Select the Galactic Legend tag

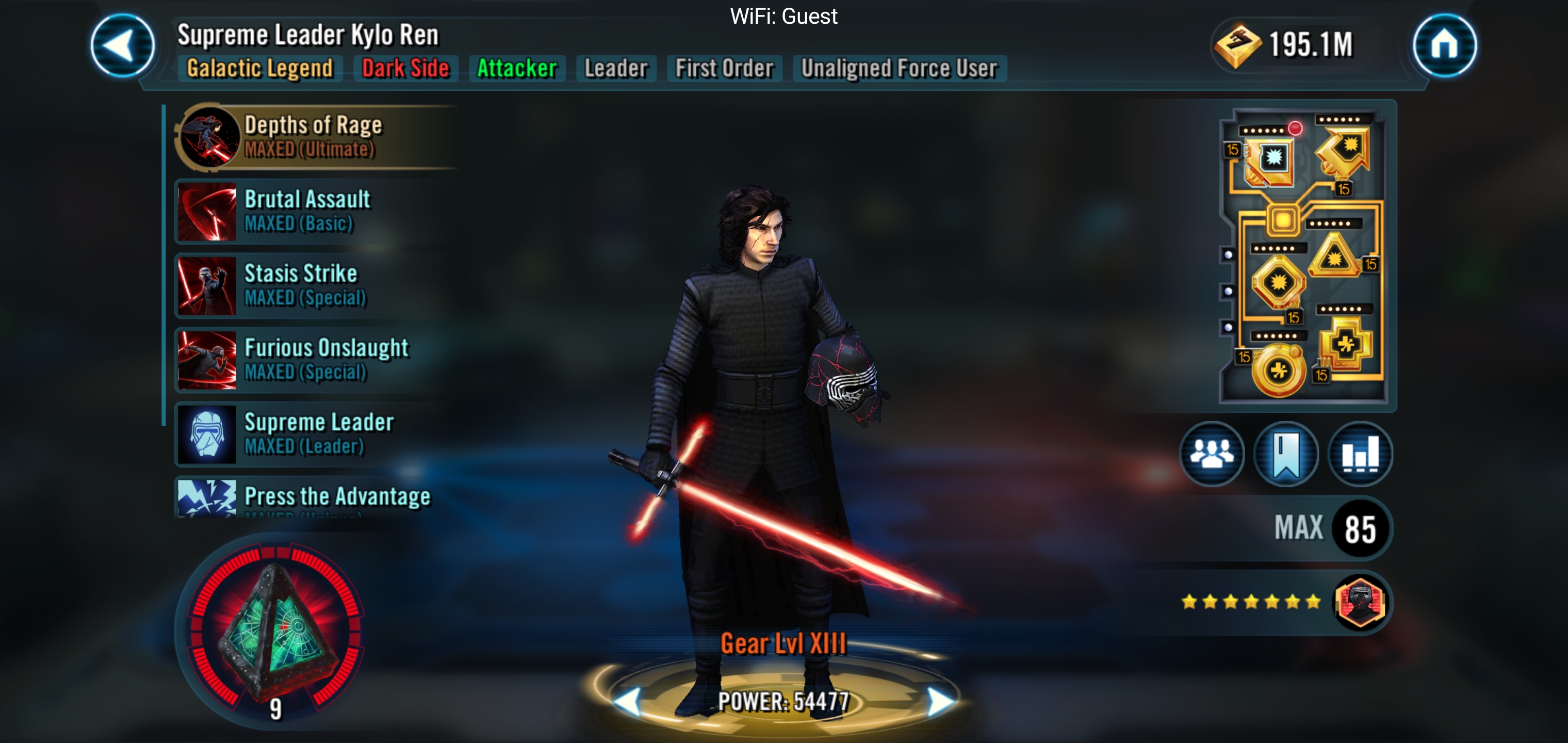pos(260,68)
